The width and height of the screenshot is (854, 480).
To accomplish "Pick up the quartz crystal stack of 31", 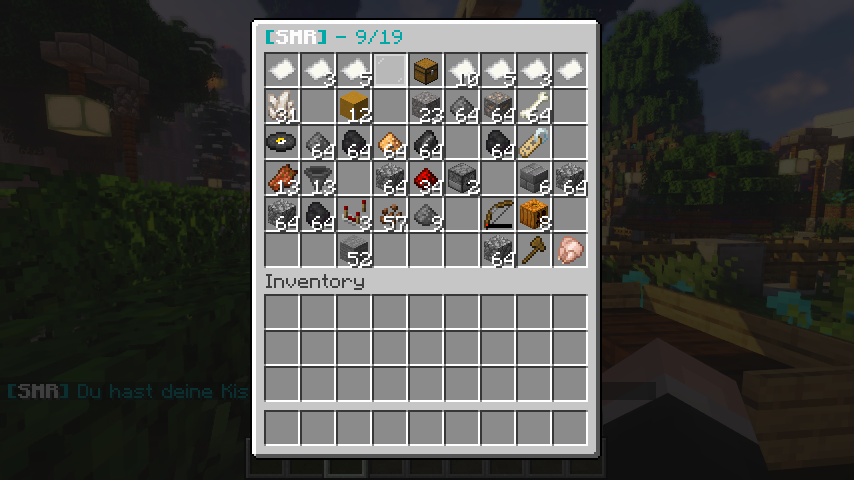I will 283,106.
